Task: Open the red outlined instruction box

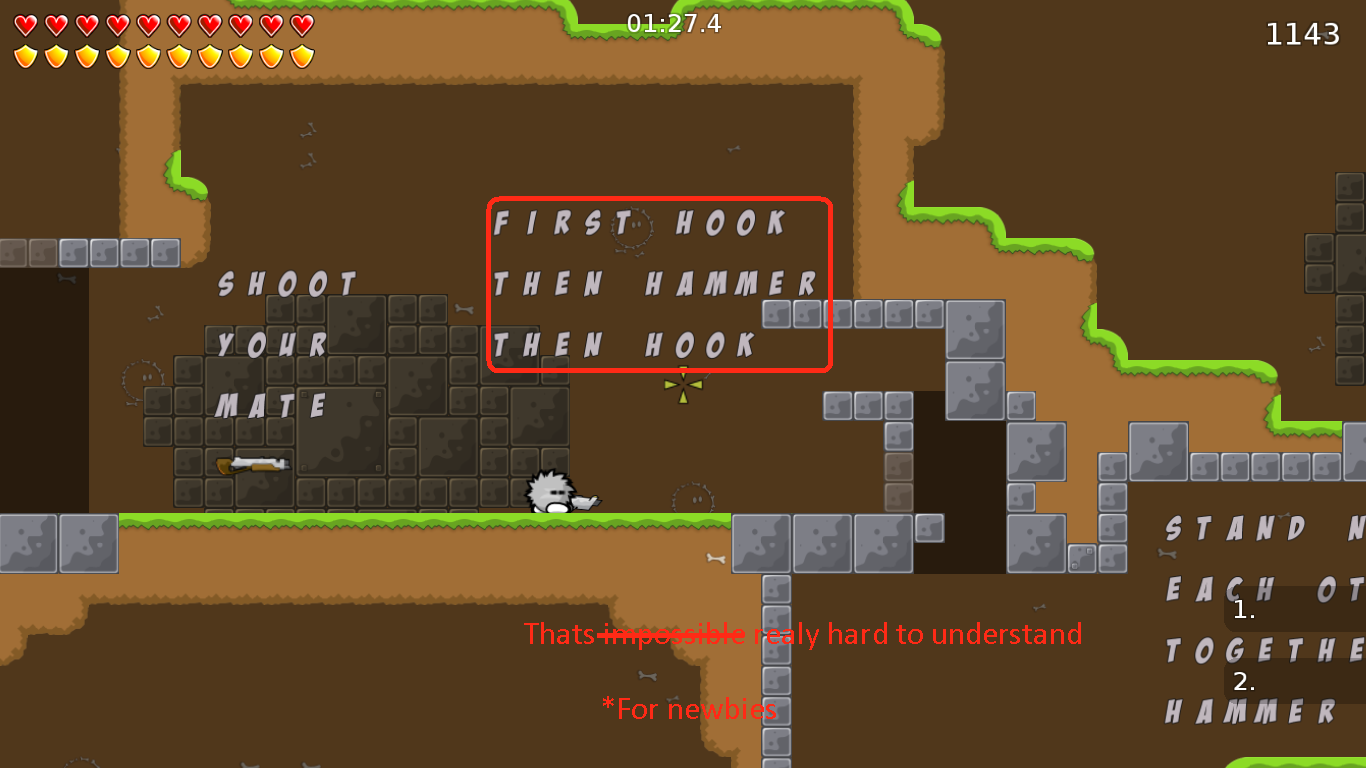Action: coord(660,285)
